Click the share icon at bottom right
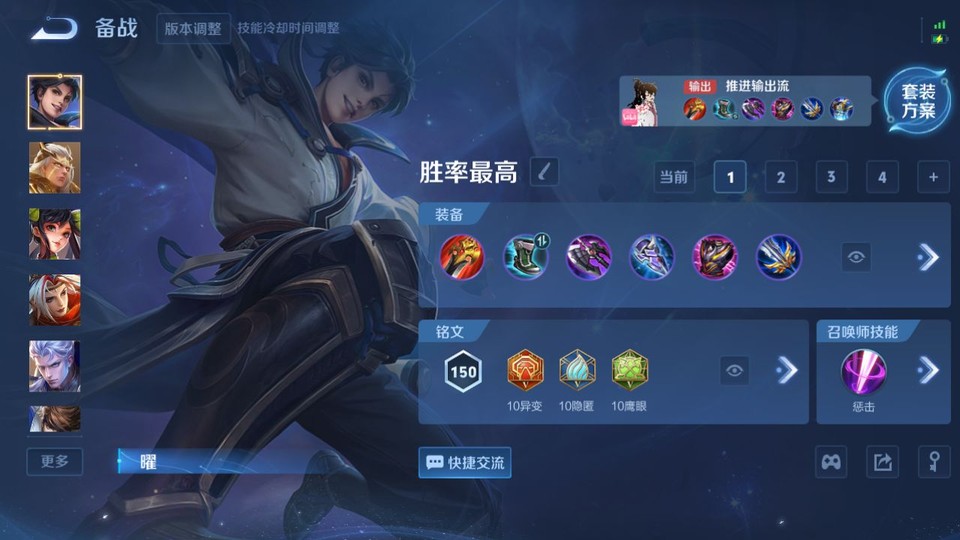The image size is (960, 540). [x=882, y=462]
